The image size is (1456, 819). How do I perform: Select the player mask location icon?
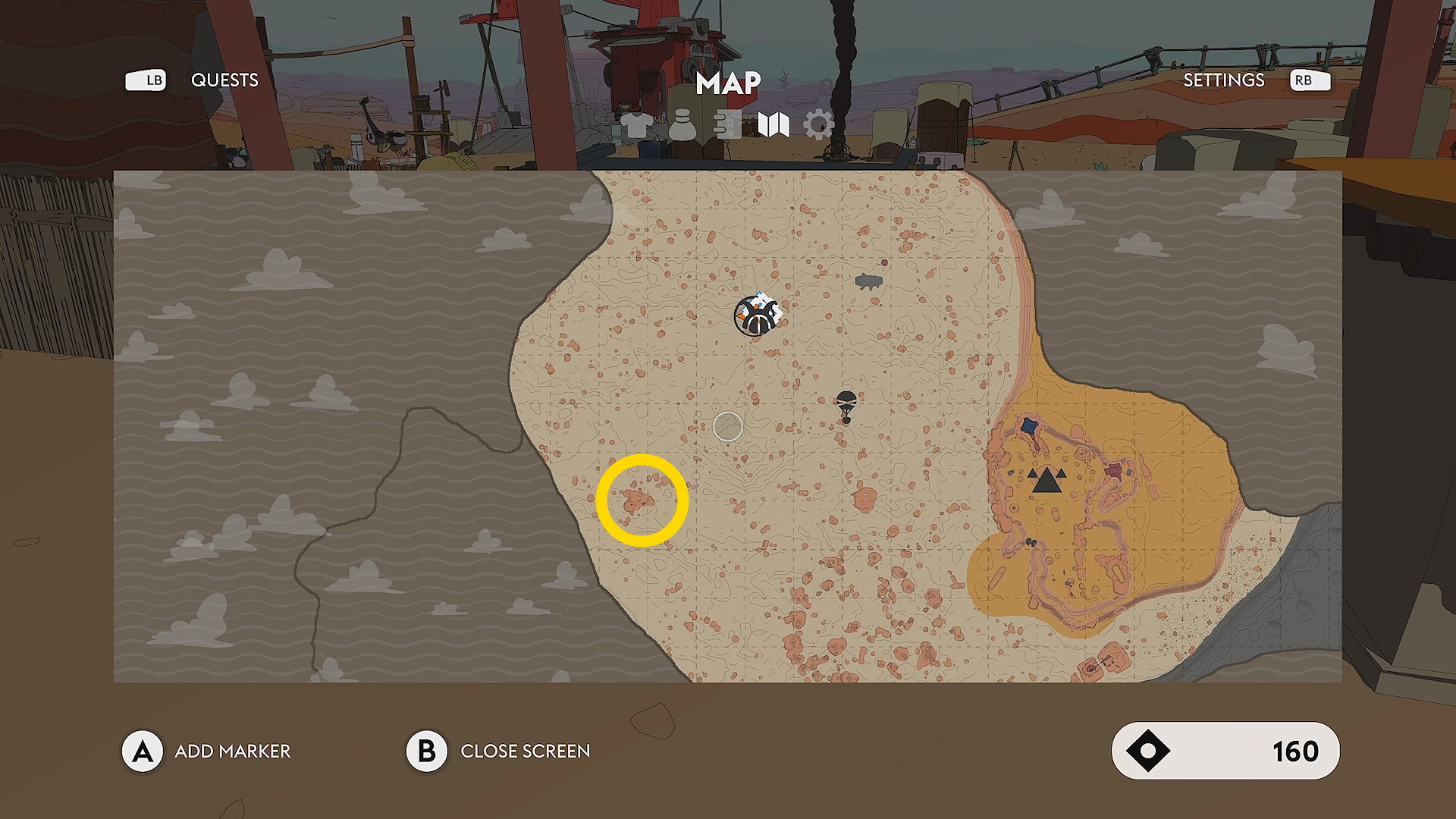[x=756, y=315]
